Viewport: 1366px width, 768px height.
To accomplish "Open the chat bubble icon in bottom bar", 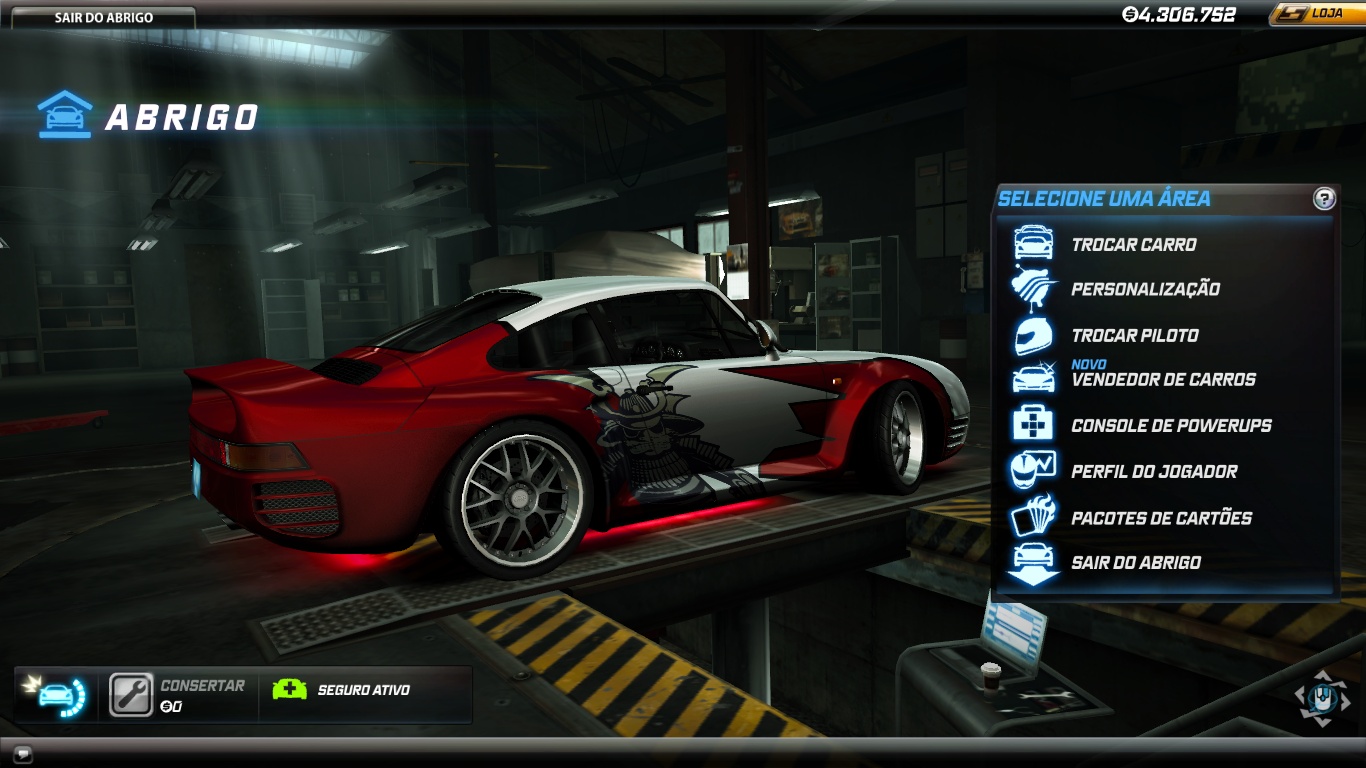I will (x=23, y=753).
